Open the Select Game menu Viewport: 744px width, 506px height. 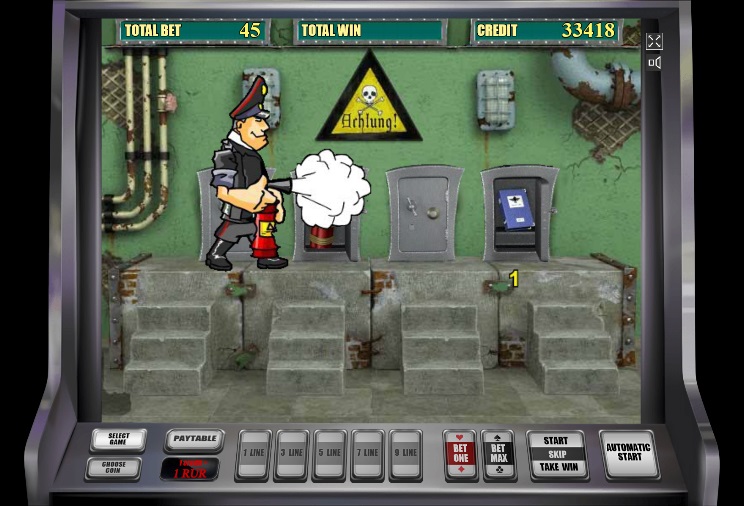click(118, 440)
